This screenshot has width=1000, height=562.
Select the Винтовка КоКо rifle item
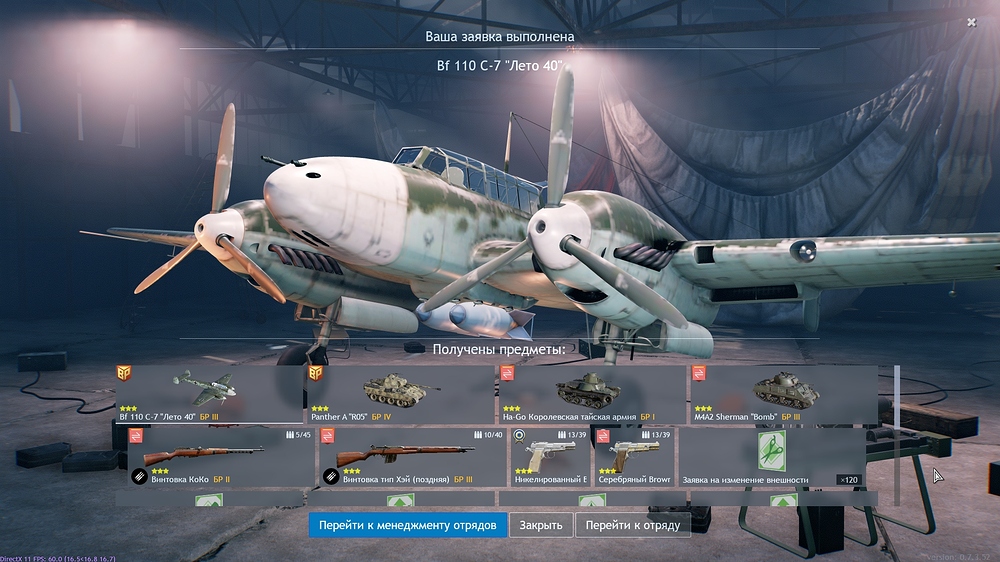click(219, 458)
